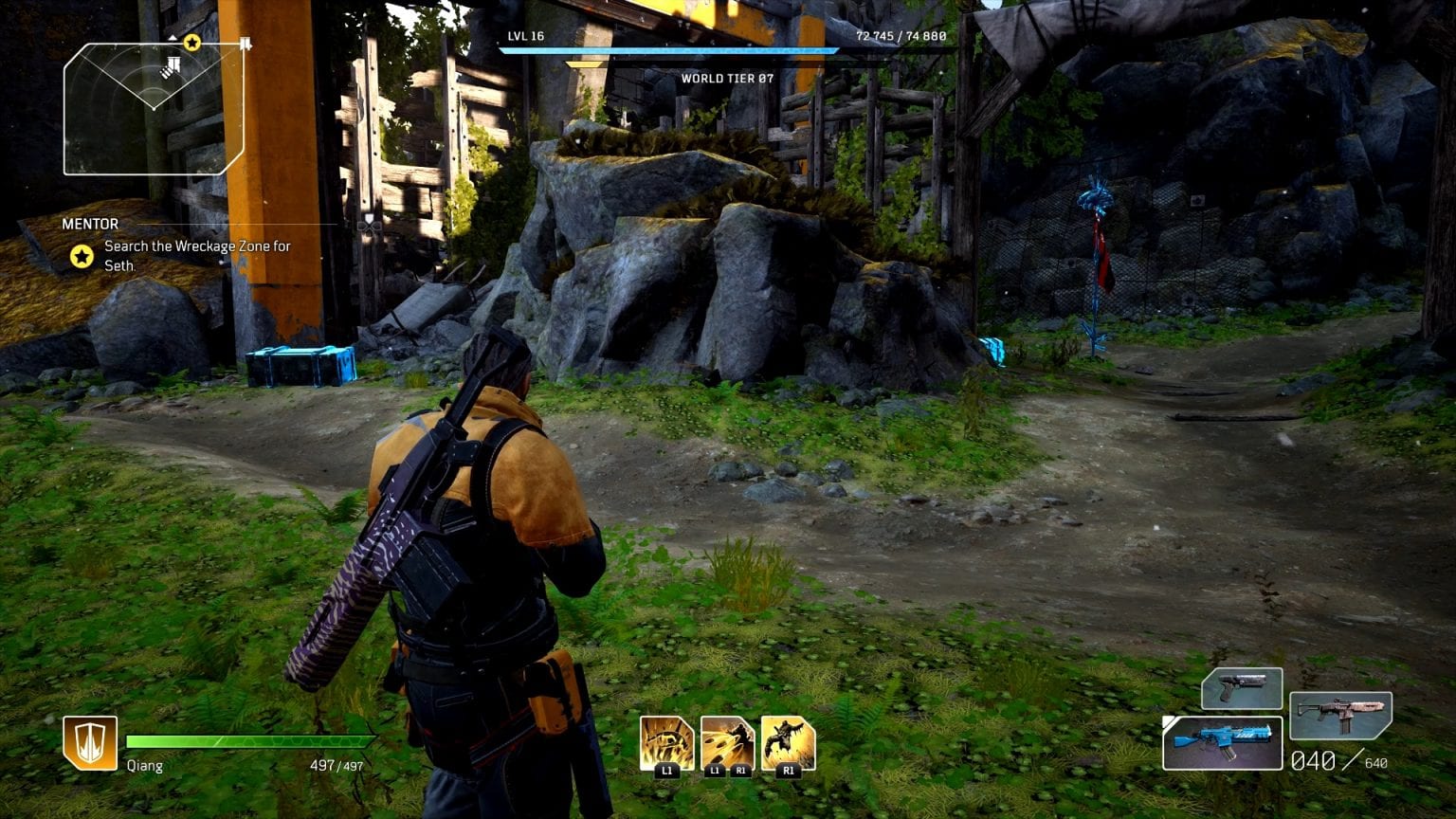Viewport: 1456px width, 819px height.
Task: Click the pistol sidearm thumbnail
Action: (x=1242, y=689)
